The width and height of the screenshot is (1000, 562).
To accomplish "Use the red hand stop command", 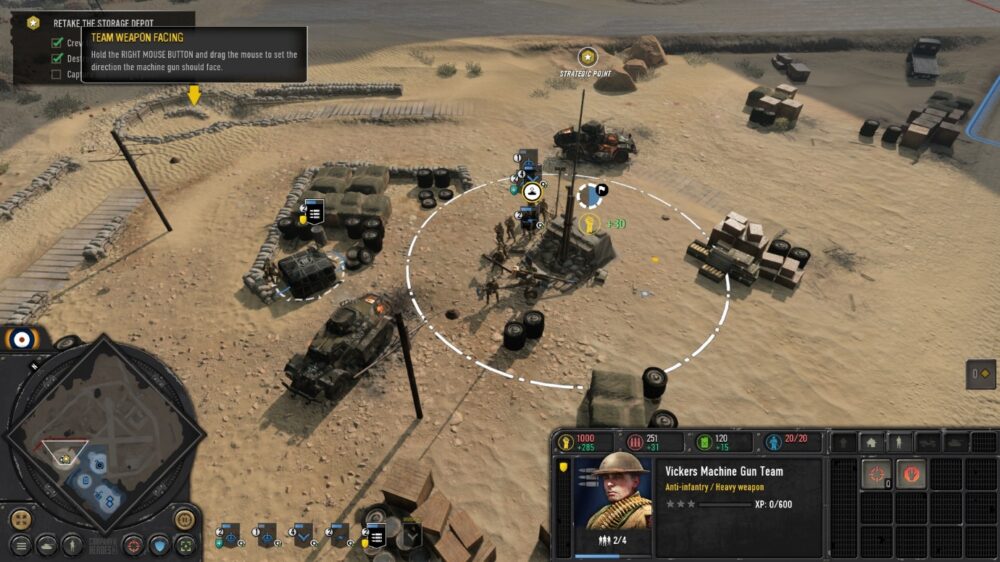I will click(x=910, y=474).
